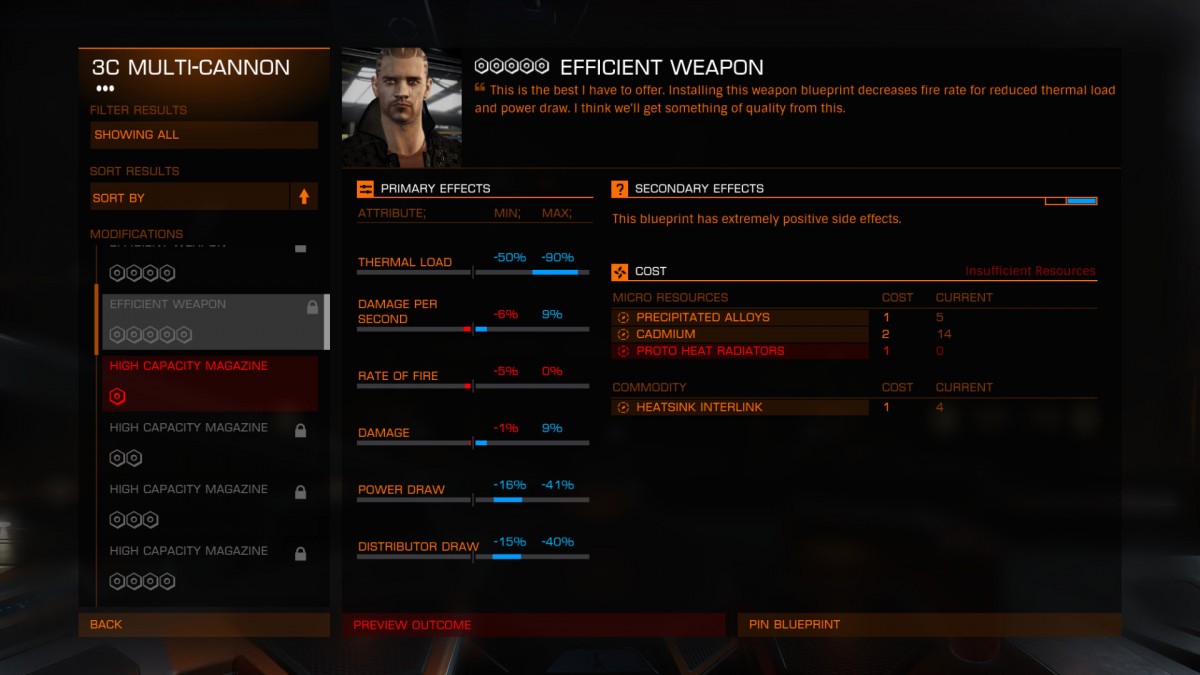
Task: Select the Heatsink Interlink commodity row
Action: (740, 407)
